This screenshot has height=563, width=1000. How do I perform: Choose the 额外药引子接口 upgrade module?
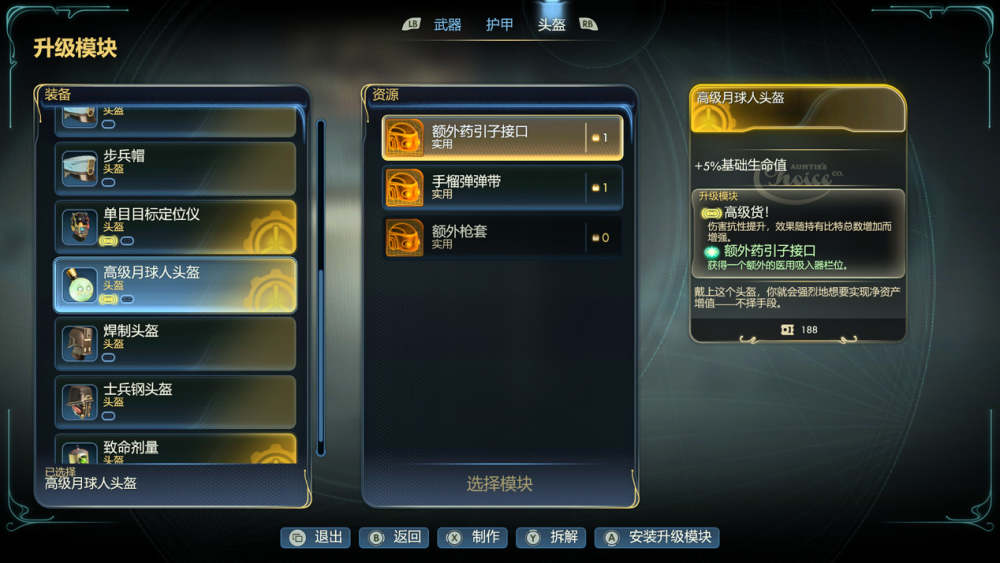point(502,137)
